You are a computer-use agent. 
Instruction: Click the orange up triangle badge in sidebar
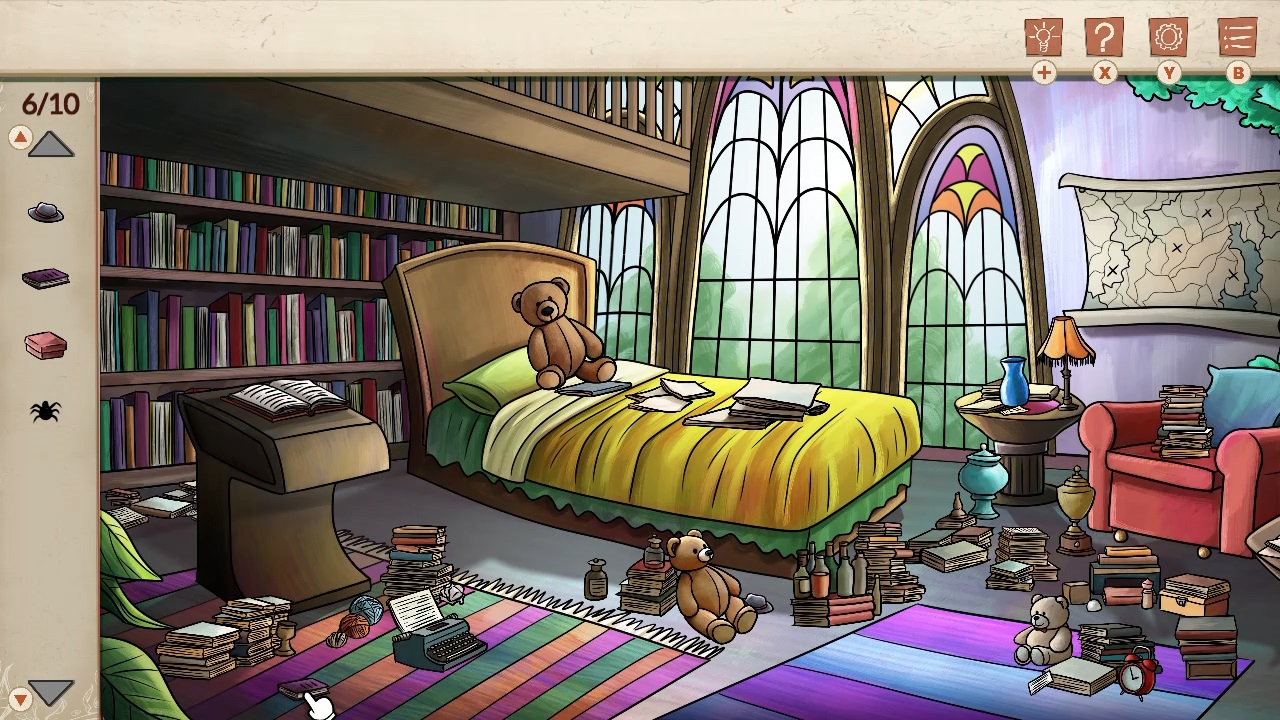(21, 136)
